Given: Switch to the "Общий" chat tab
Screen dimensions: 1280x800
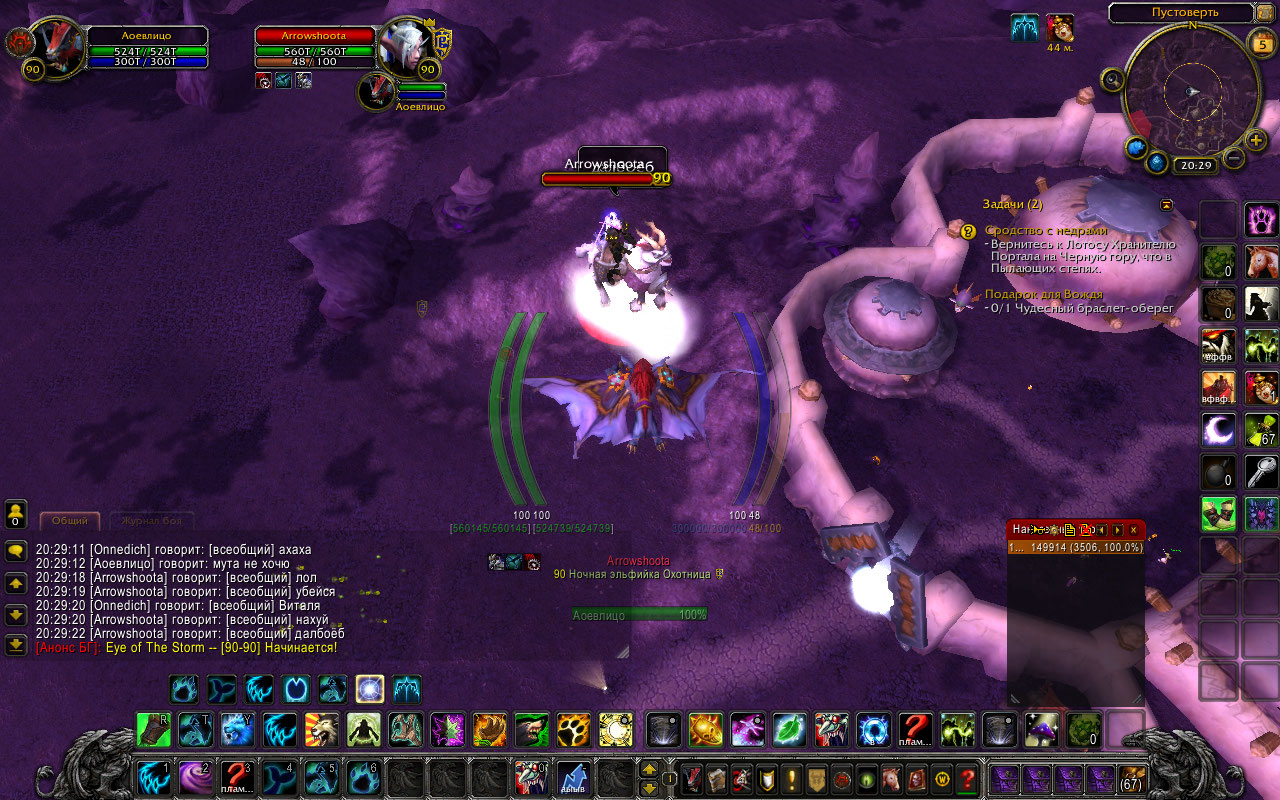Looking at the screenshot, I should [x=70, y=521].
